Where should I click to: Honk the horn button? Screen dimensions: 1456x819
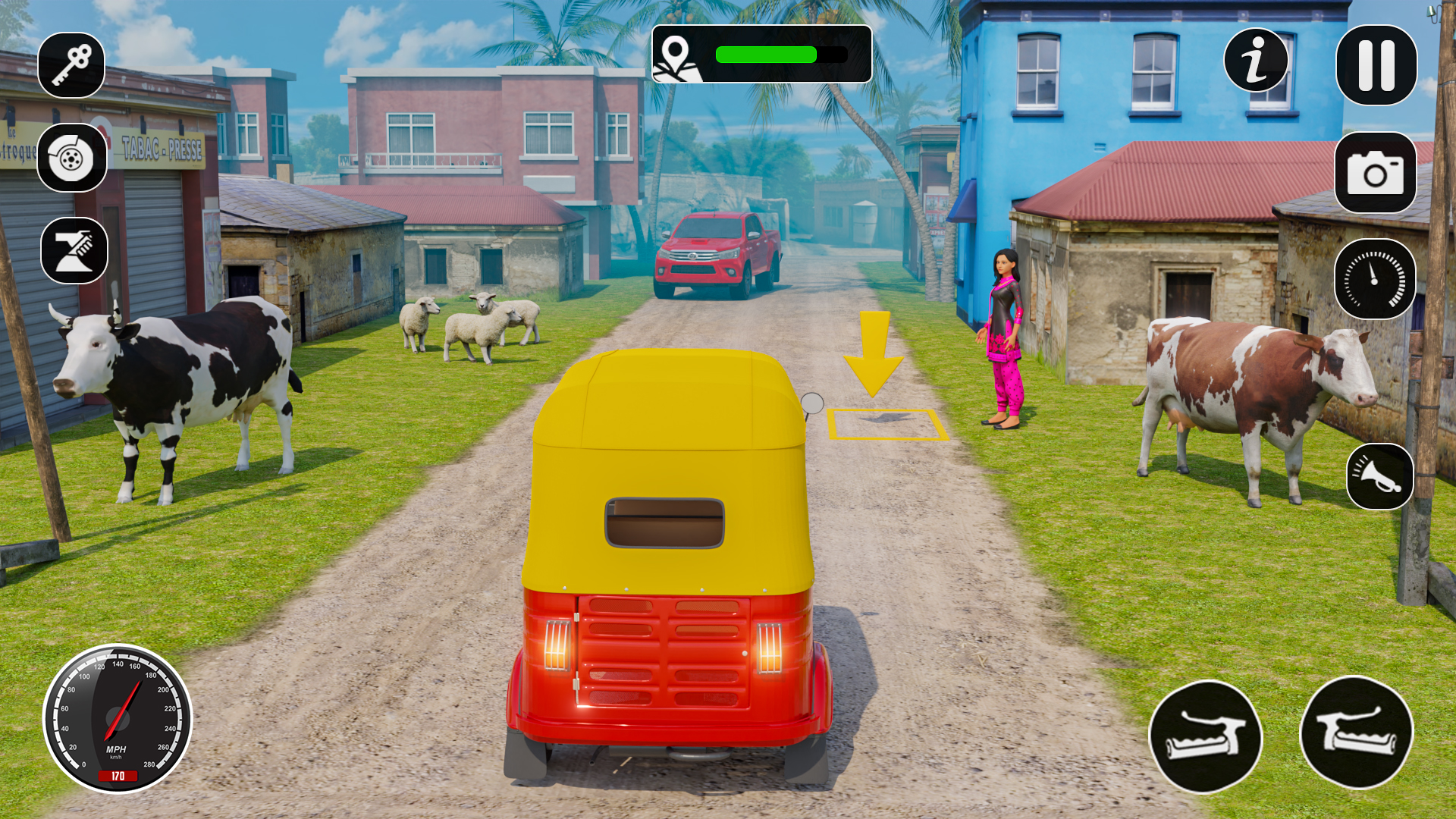[x=1379, y=476]
